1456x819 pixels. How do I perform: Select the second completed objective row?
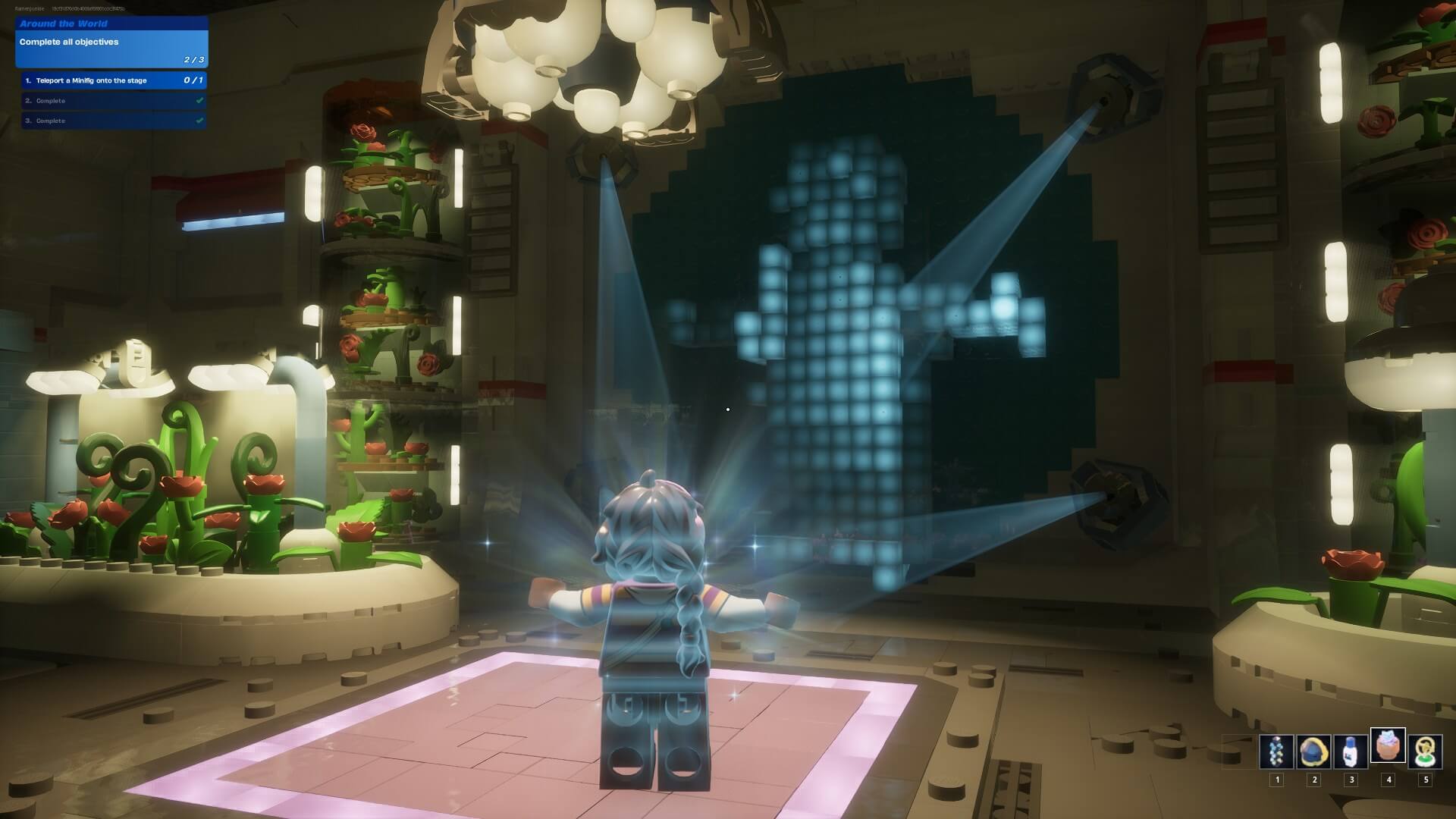point(112,101)
